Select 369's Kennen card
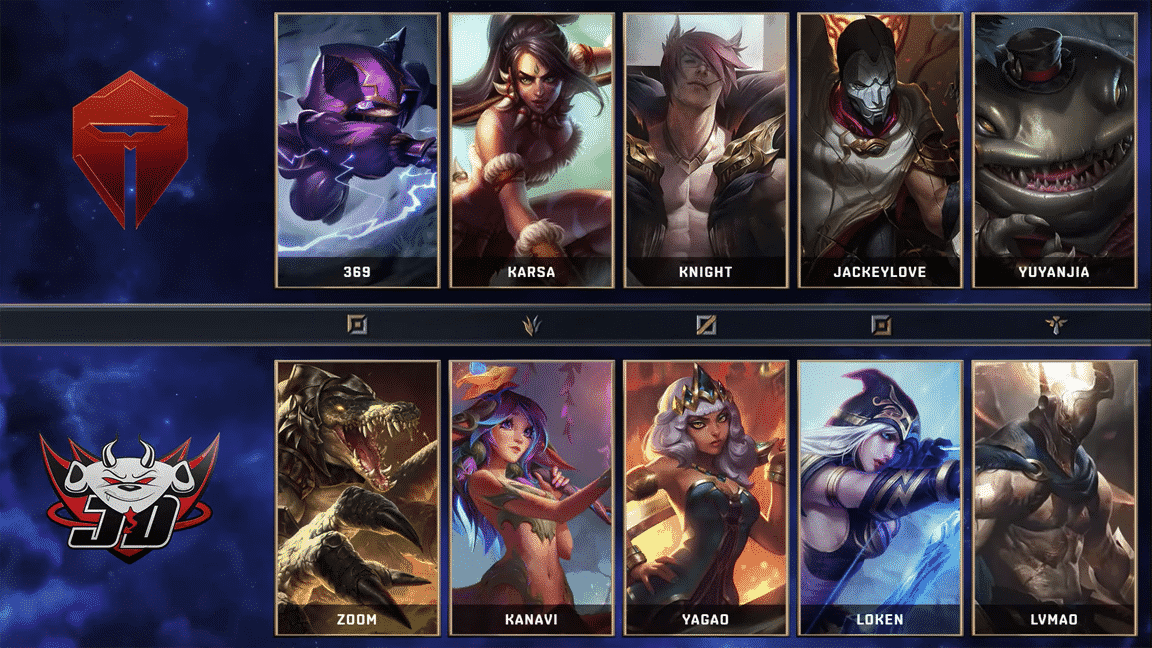The width and height of the screenshot is (1152, 648). click(357, 150)
